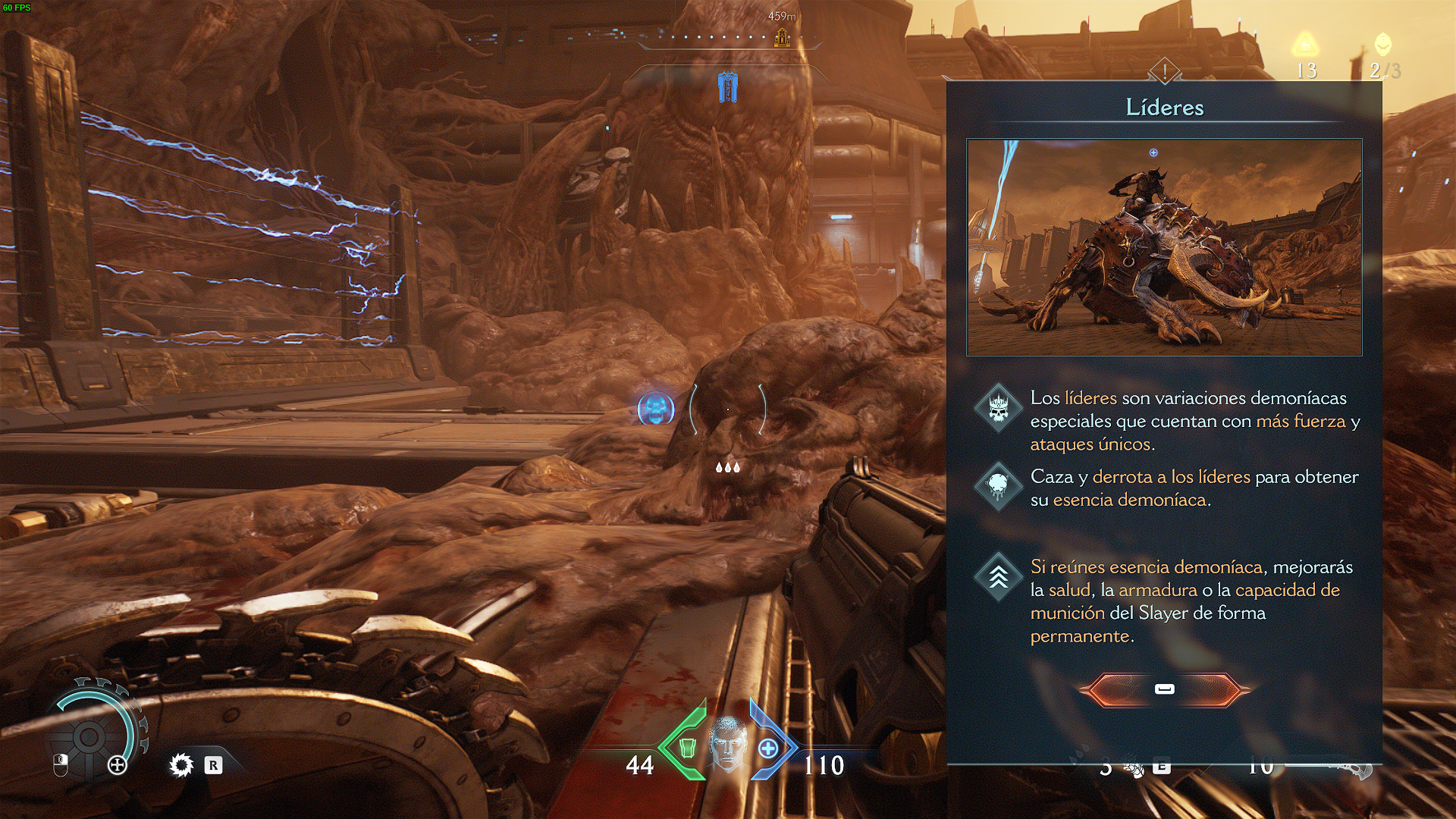Click the Líderes tutorial preview image
The width and height of the screenshot is (1456, 819).
click(x=1164, y=247)
